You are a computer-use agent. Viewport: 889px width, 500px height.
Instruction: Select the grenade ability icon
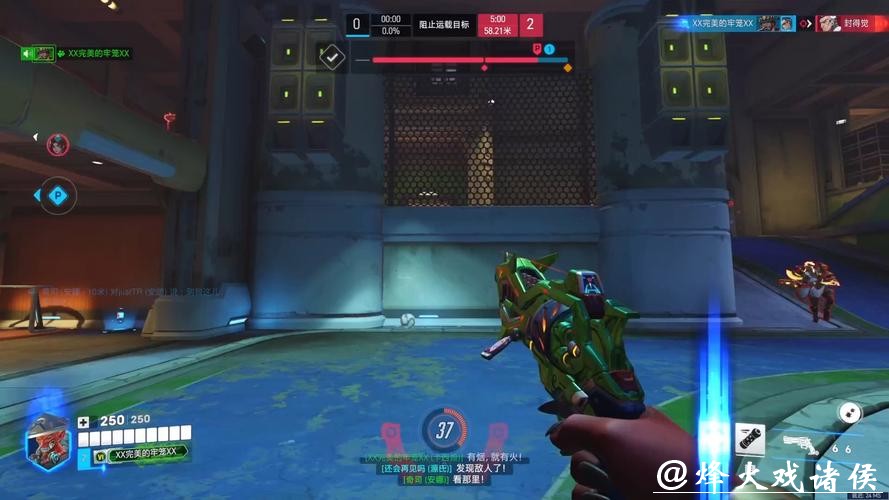point(750,437)
